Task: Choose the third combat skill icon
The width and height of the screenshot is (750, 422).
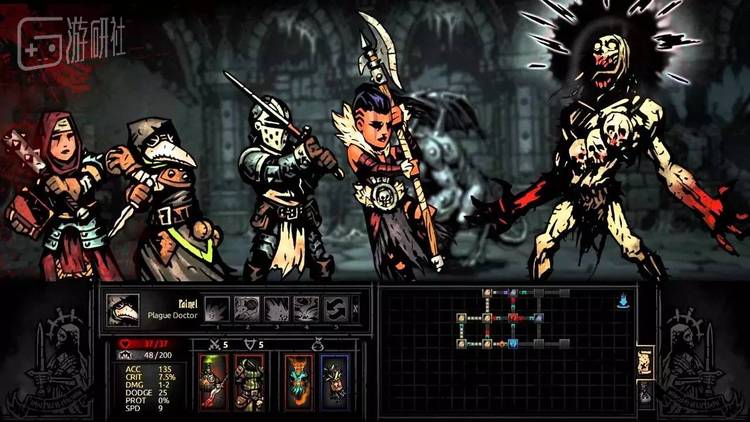Action: tap(277, 308)
